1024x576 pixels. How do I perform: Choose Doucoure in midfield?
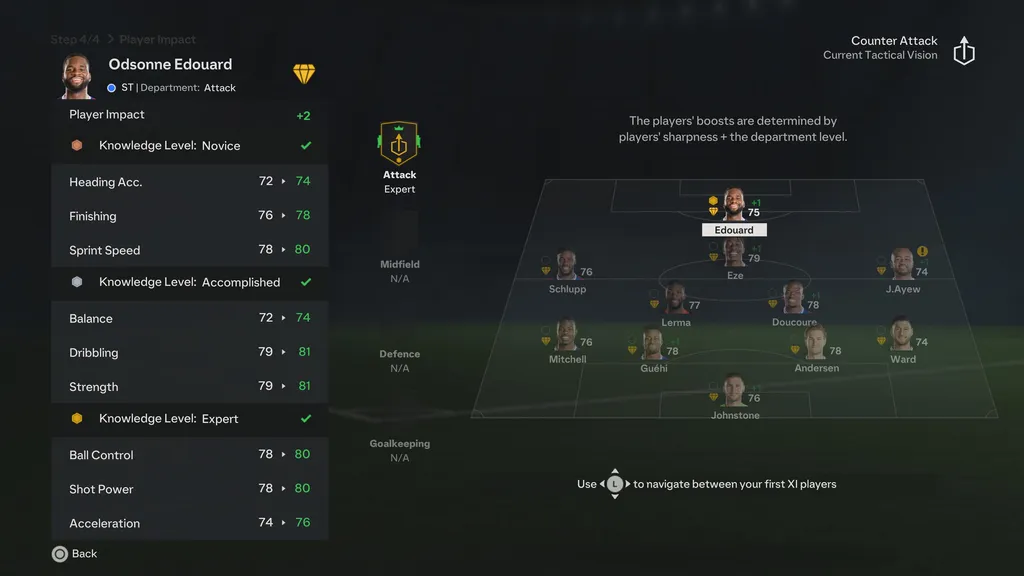(x=794, y=302)
